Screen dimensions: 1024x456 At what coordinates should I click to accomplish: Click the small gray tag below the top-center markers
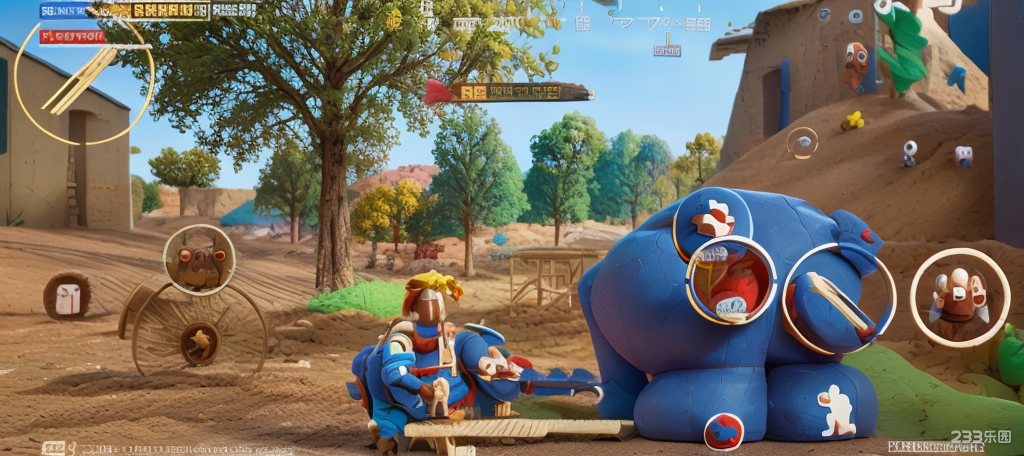(x=666, y=50)
